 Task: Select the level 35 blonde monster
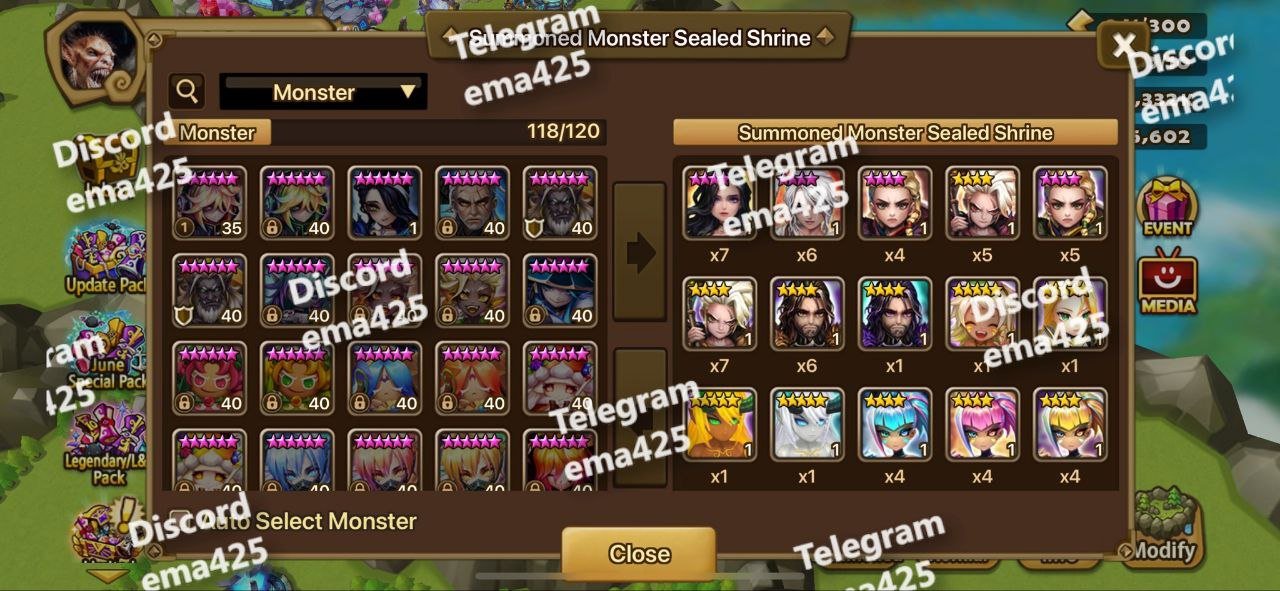tap(209, 203)
